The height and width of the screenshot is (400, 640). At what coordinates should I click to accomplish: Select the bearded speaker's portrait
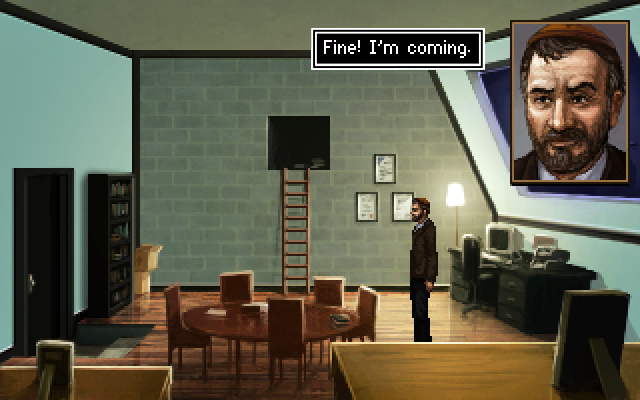[x=564, y=102]
